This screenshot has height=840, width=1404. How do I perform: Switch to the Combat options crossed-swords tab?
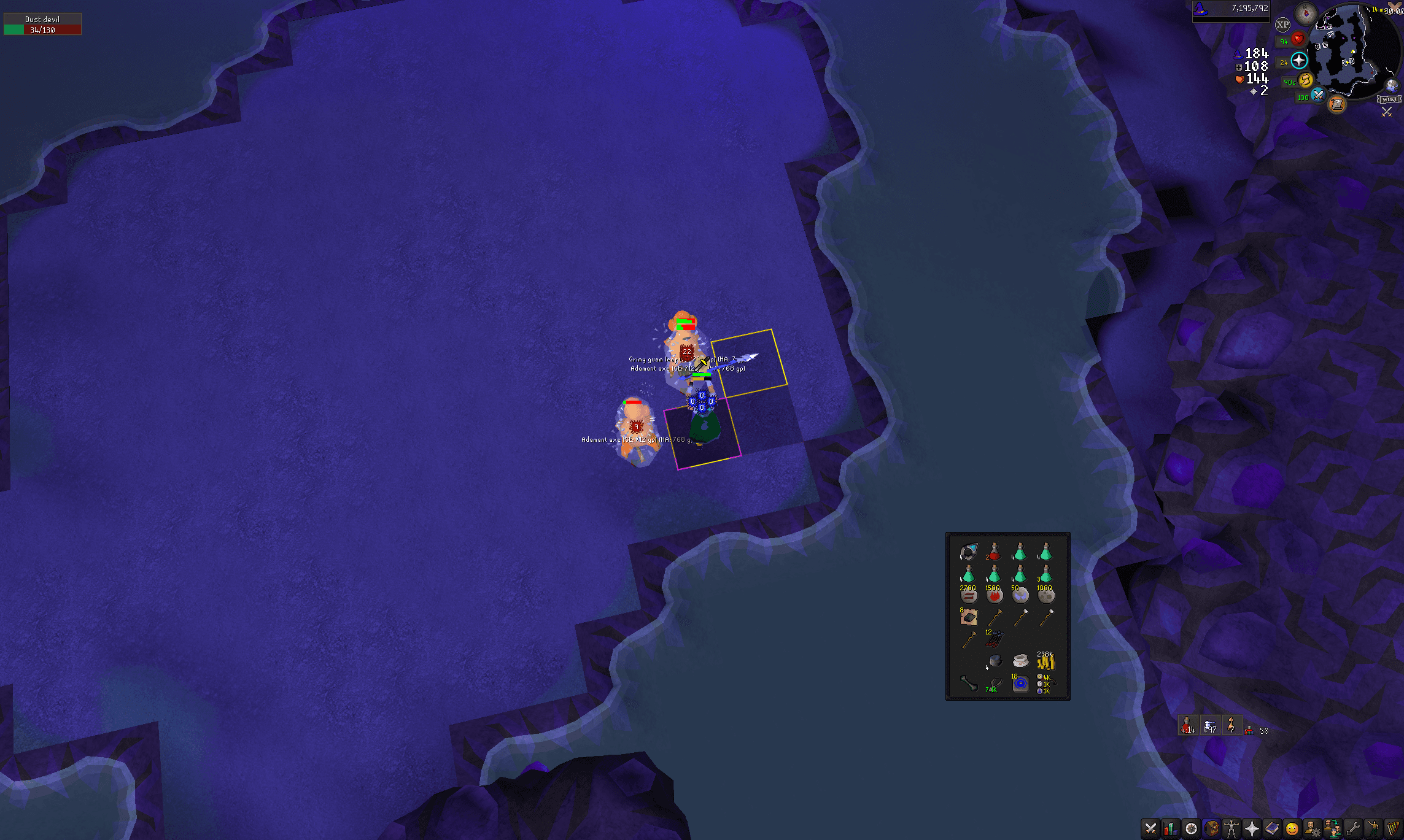point(1150,828)
